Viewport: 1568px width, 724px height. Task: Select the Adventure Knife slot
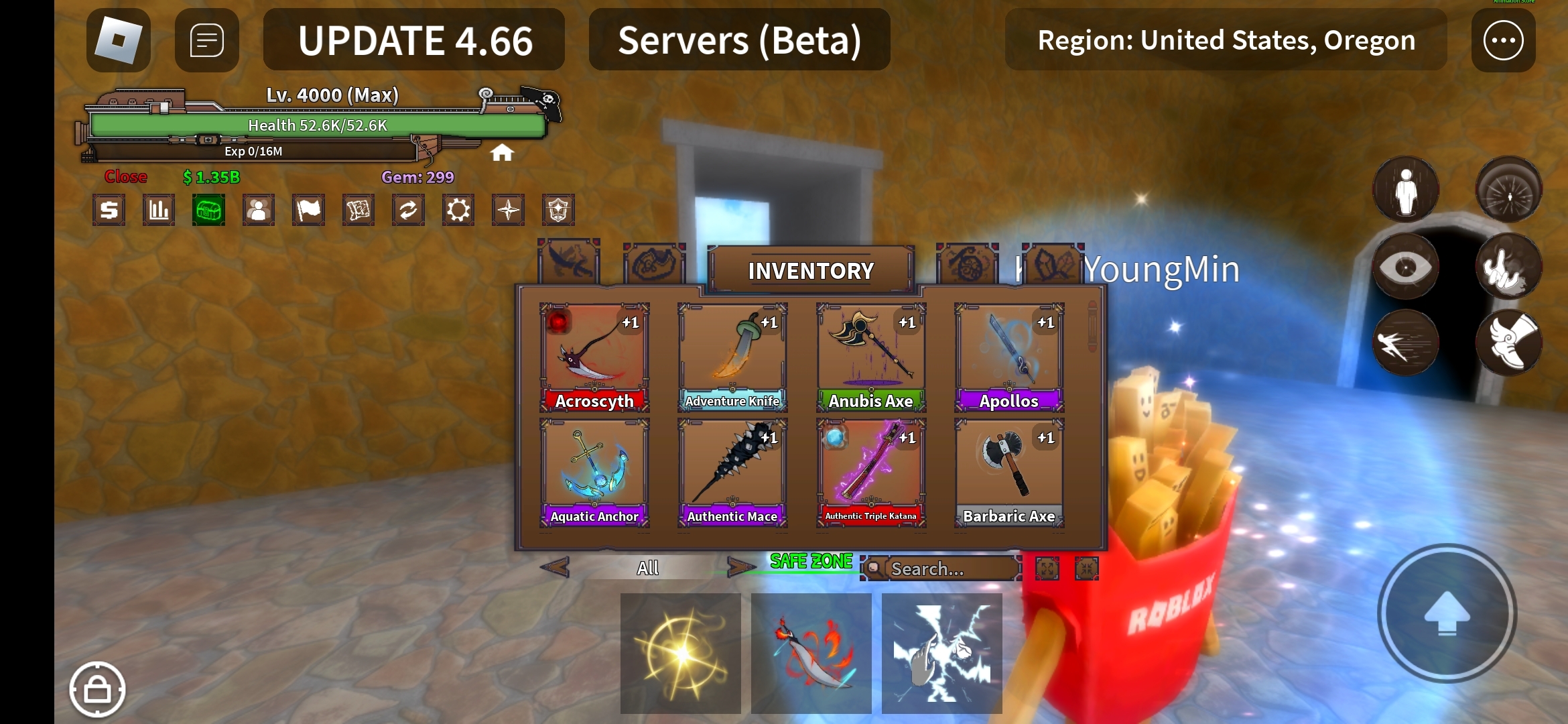click(732, 357)
